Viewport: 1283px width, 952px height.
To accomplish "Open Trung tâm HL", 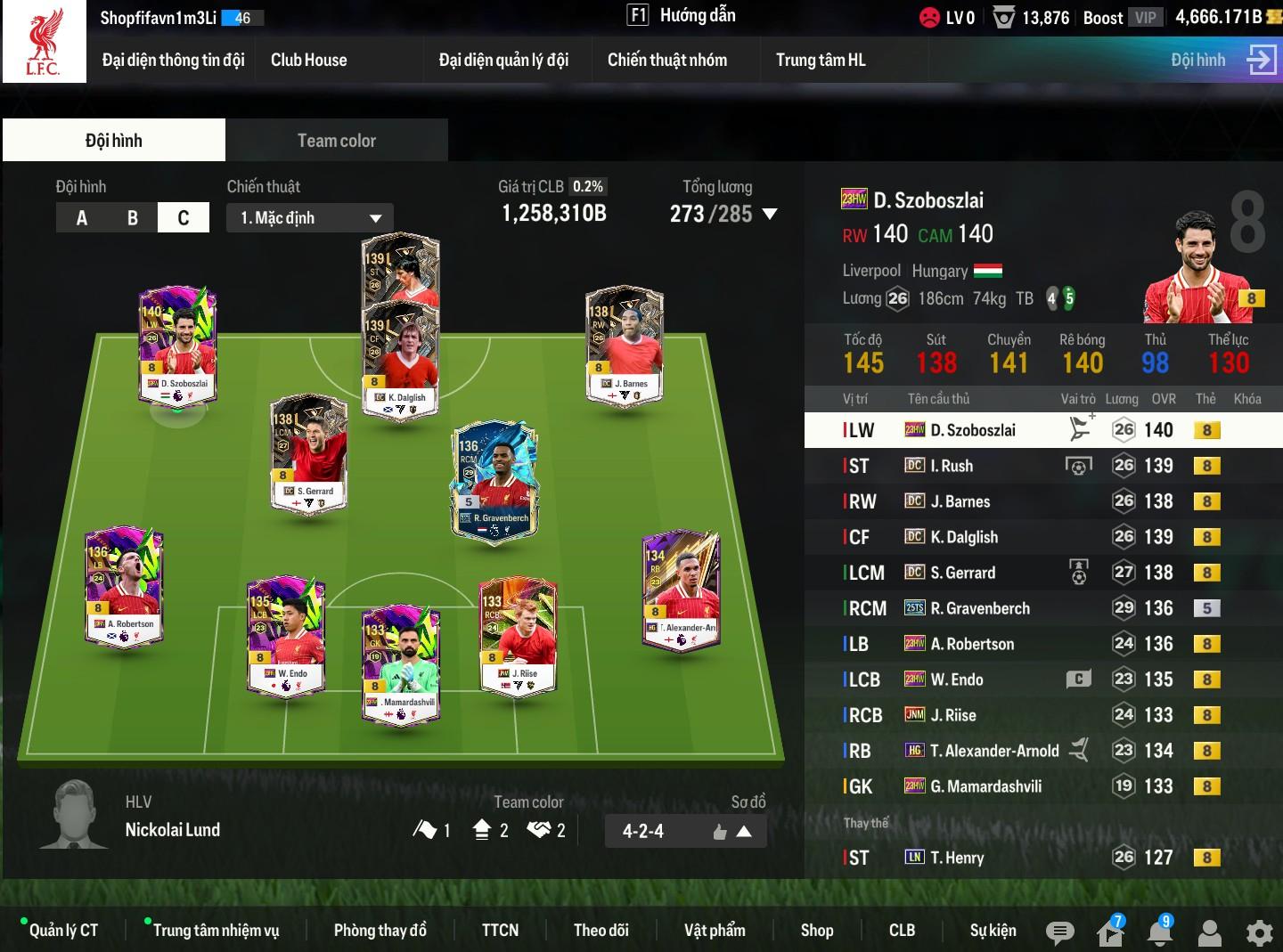I will pos(820,61).
